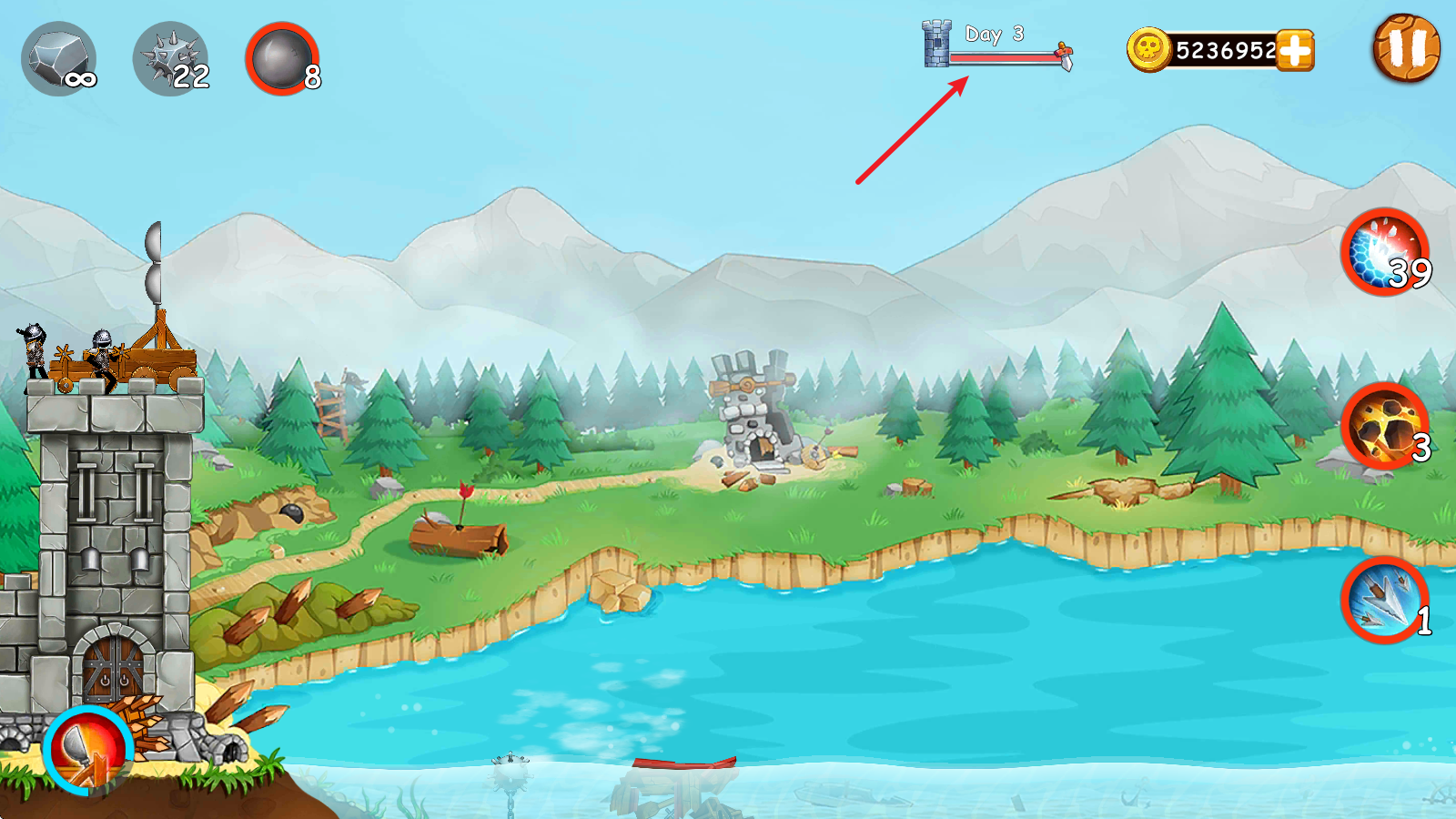Select the infinite stone ammo

(58, 59)
